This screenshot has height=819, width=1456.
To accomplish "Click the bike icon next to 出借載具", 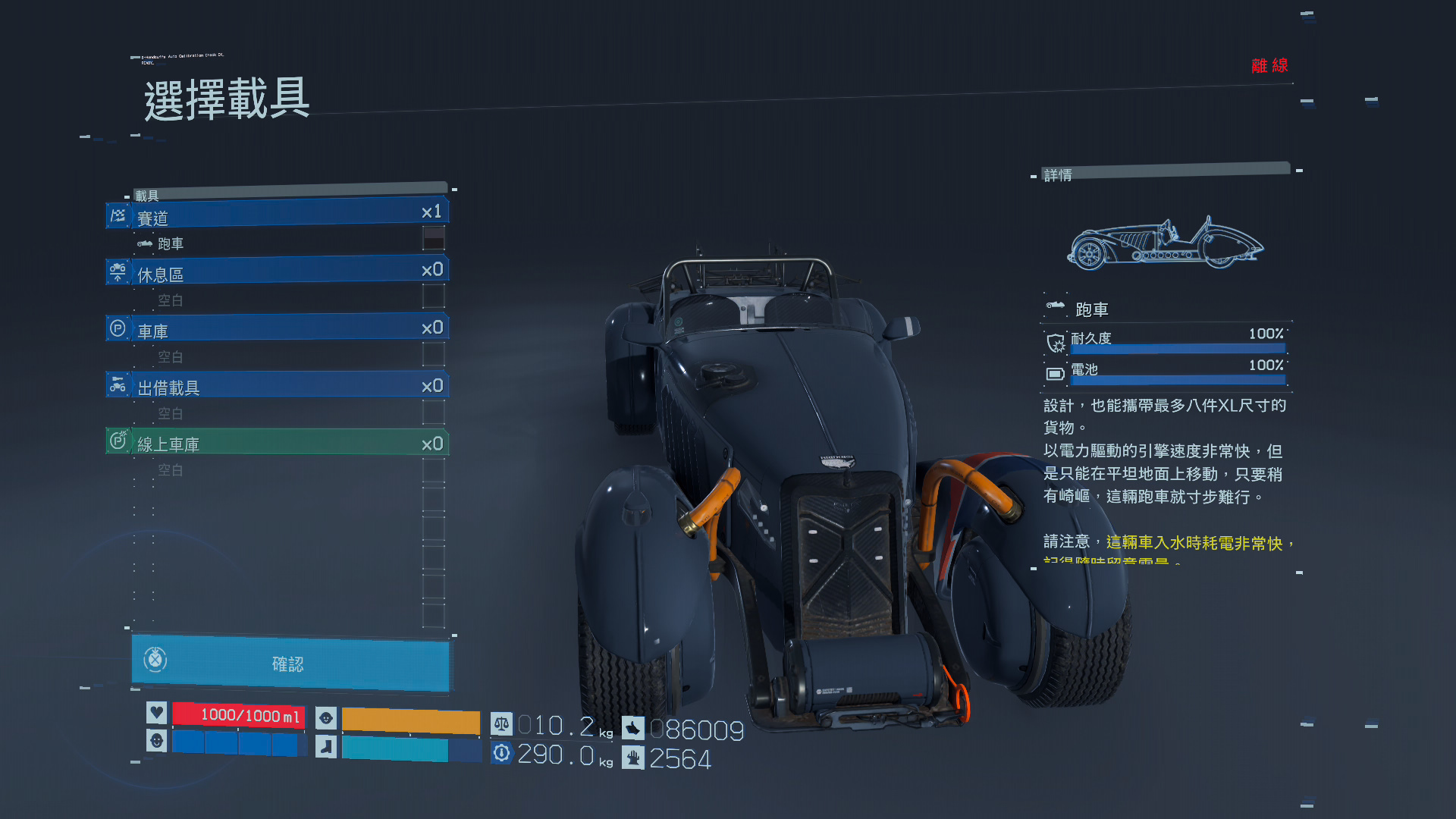I will pyautogui.click(x=118, y=384).
